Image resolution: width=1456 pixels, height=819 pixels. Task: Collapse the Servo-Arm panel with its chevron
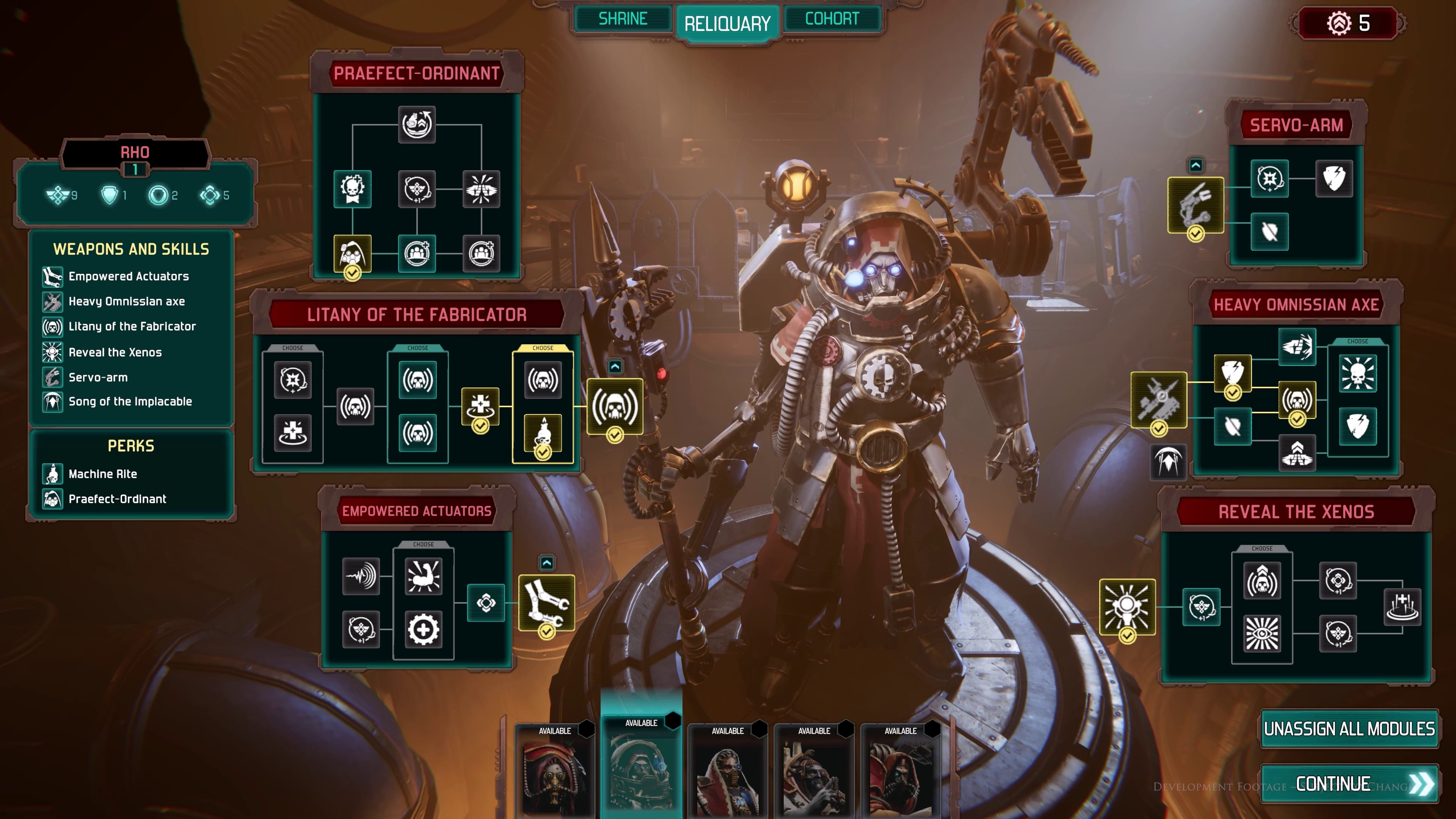1196,166
